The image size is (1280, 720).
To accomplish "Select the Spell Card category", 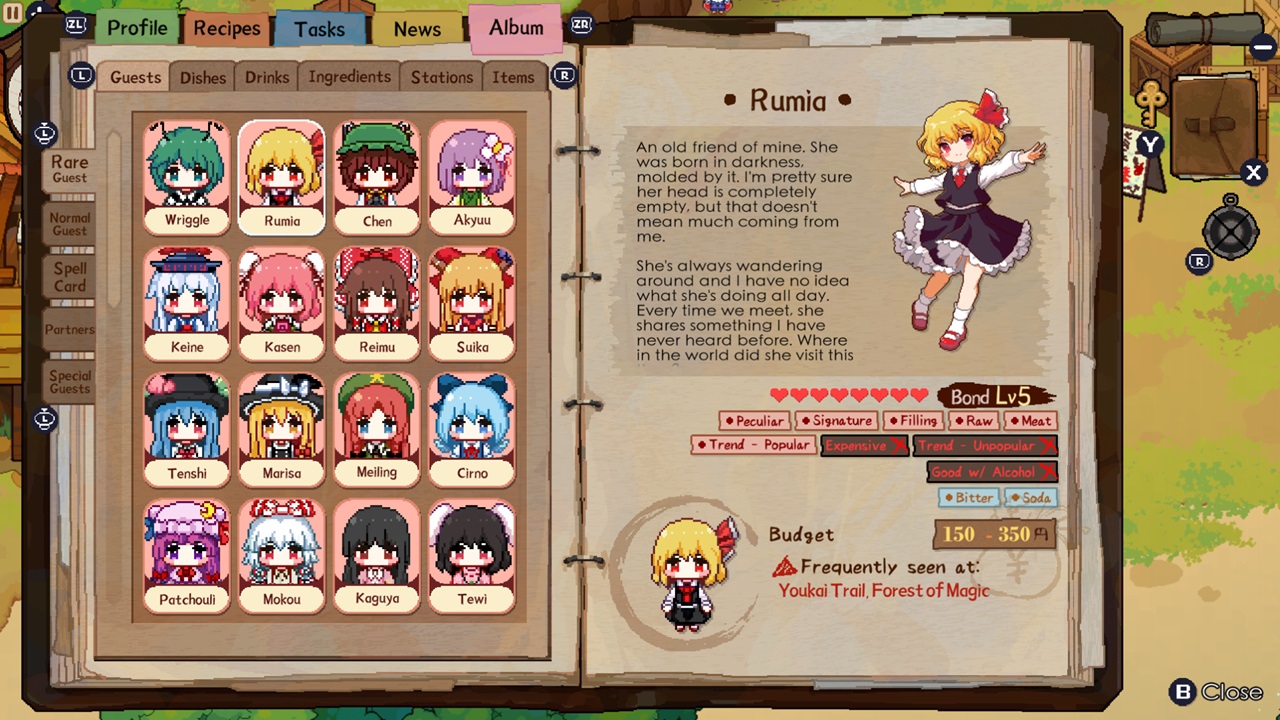I will click(69, 277).
